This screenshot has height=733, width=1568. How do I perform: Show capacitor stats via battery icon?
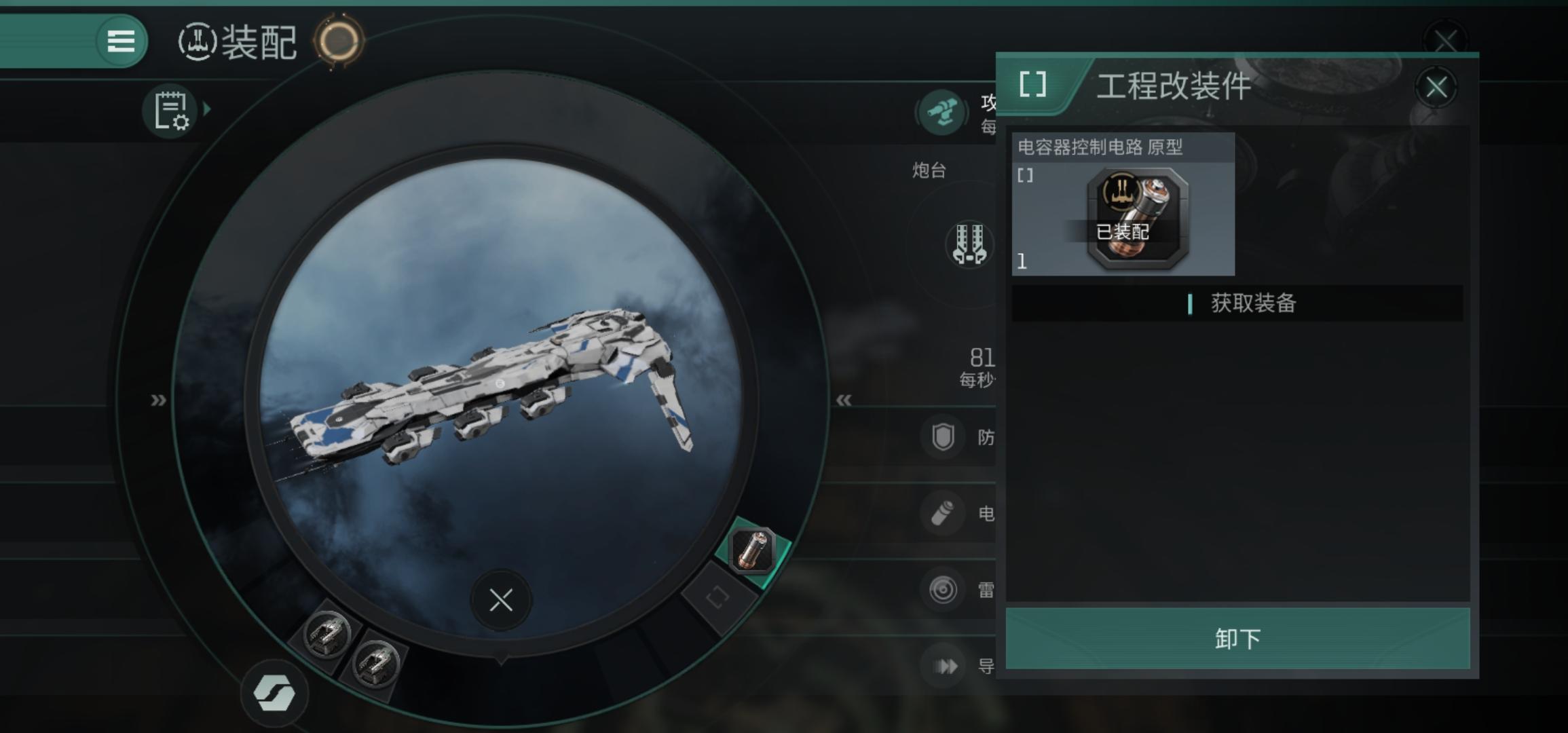(943, 514)
